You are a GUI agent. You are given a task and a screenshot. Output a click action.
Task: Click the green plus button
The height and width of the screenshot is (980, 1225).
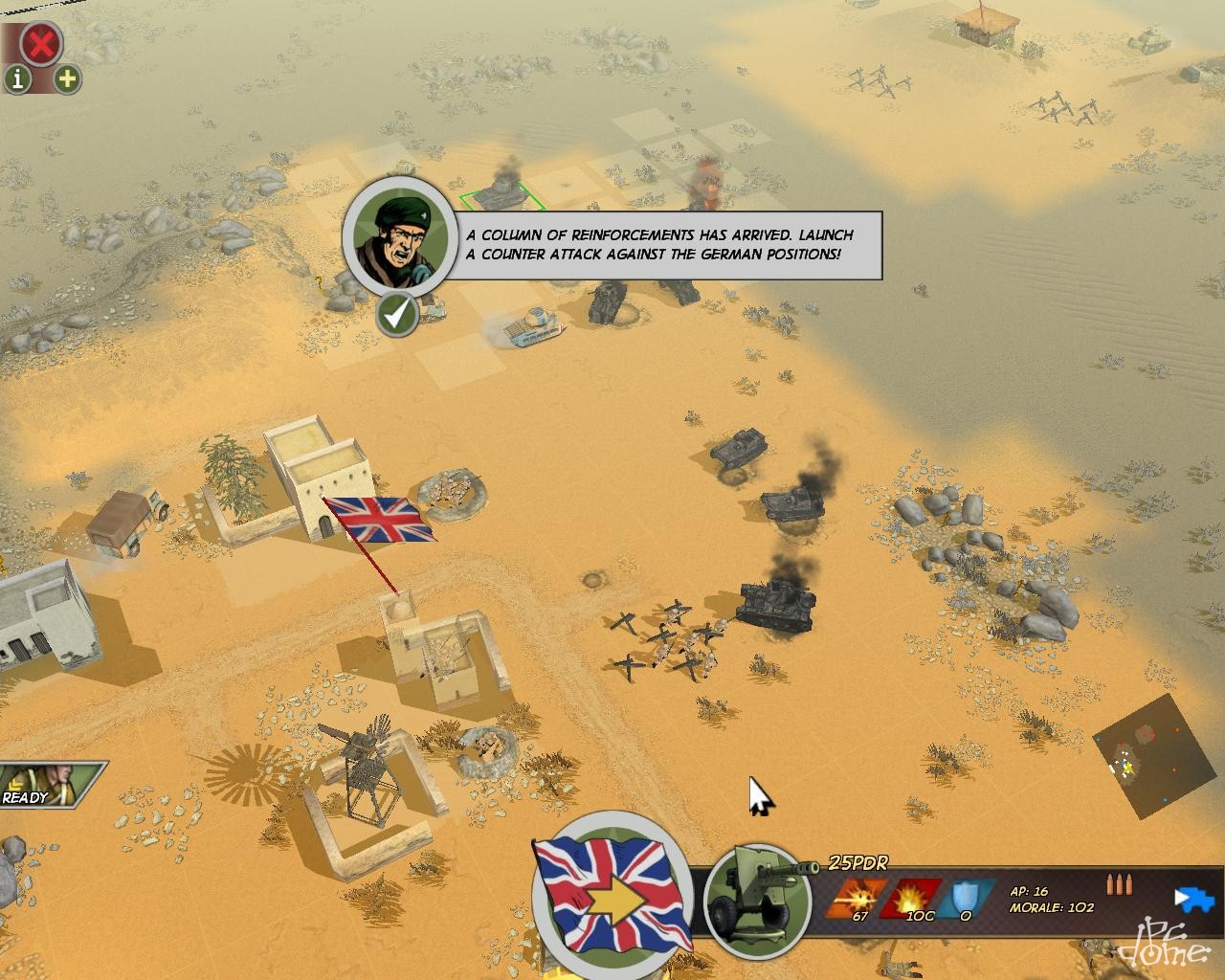click(x=67, y=78)
